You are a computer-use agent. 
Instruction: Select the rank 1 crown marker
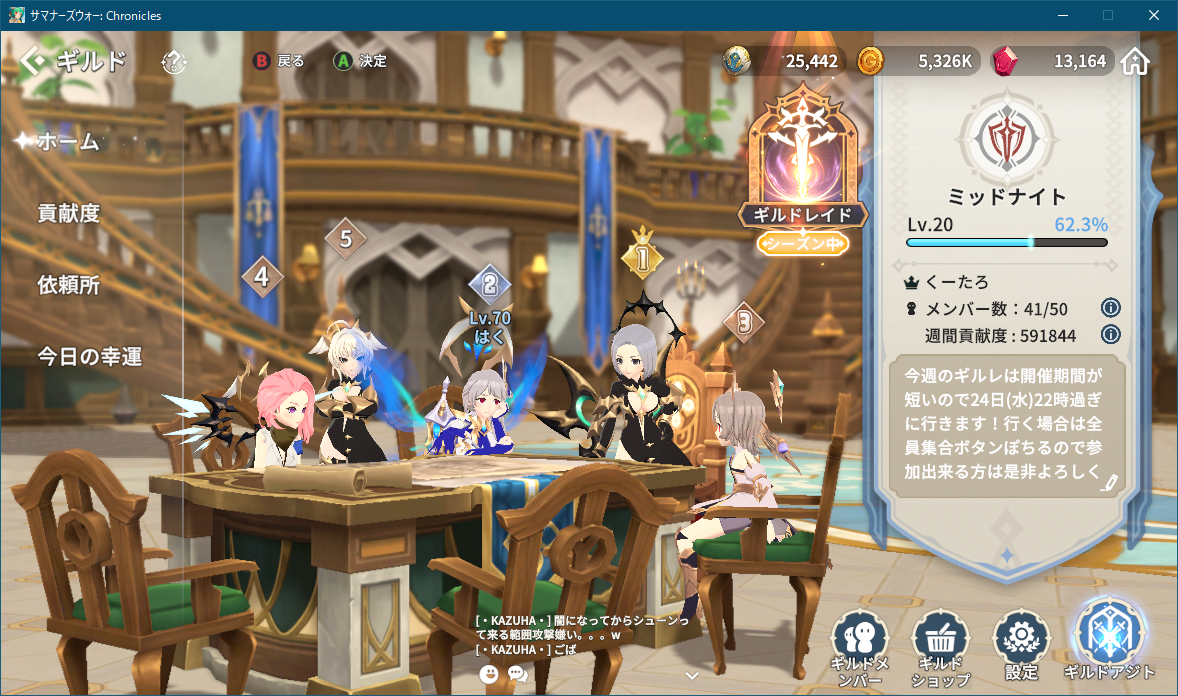(642, 258)
